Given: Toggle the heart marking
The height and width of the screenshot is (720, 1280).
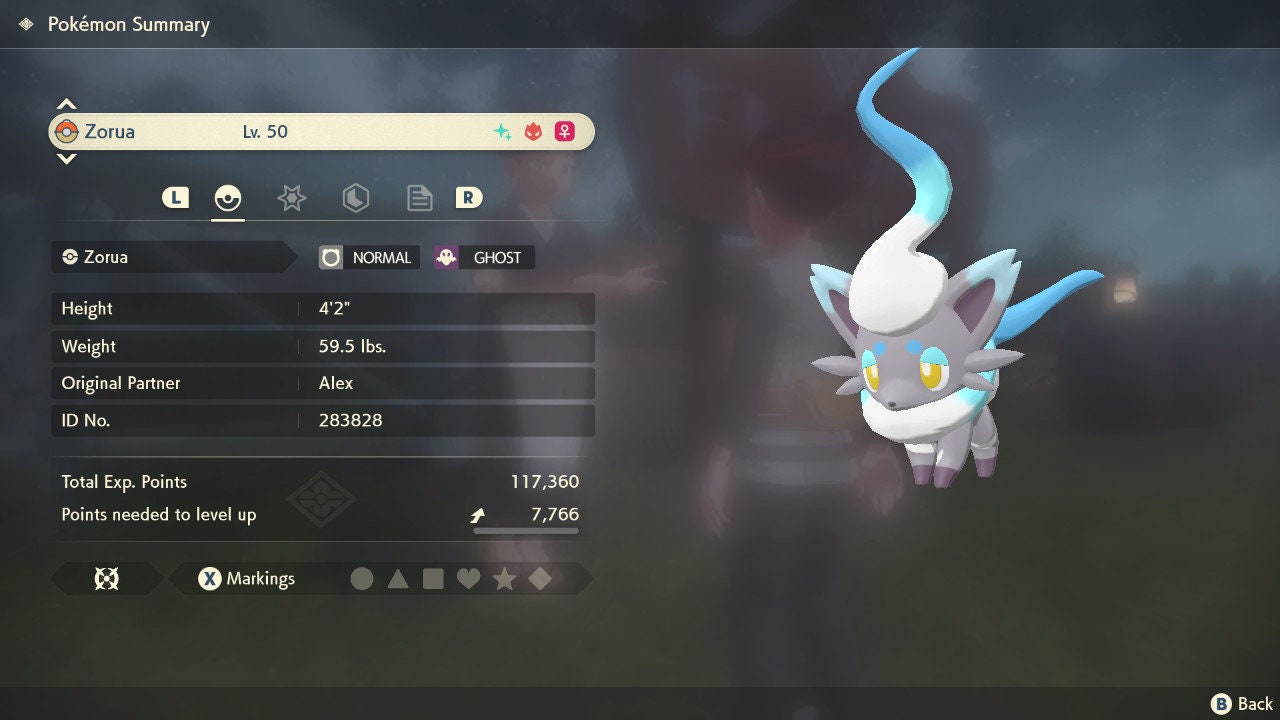Looking at the screenshot, I should click(x=469, y=578).
